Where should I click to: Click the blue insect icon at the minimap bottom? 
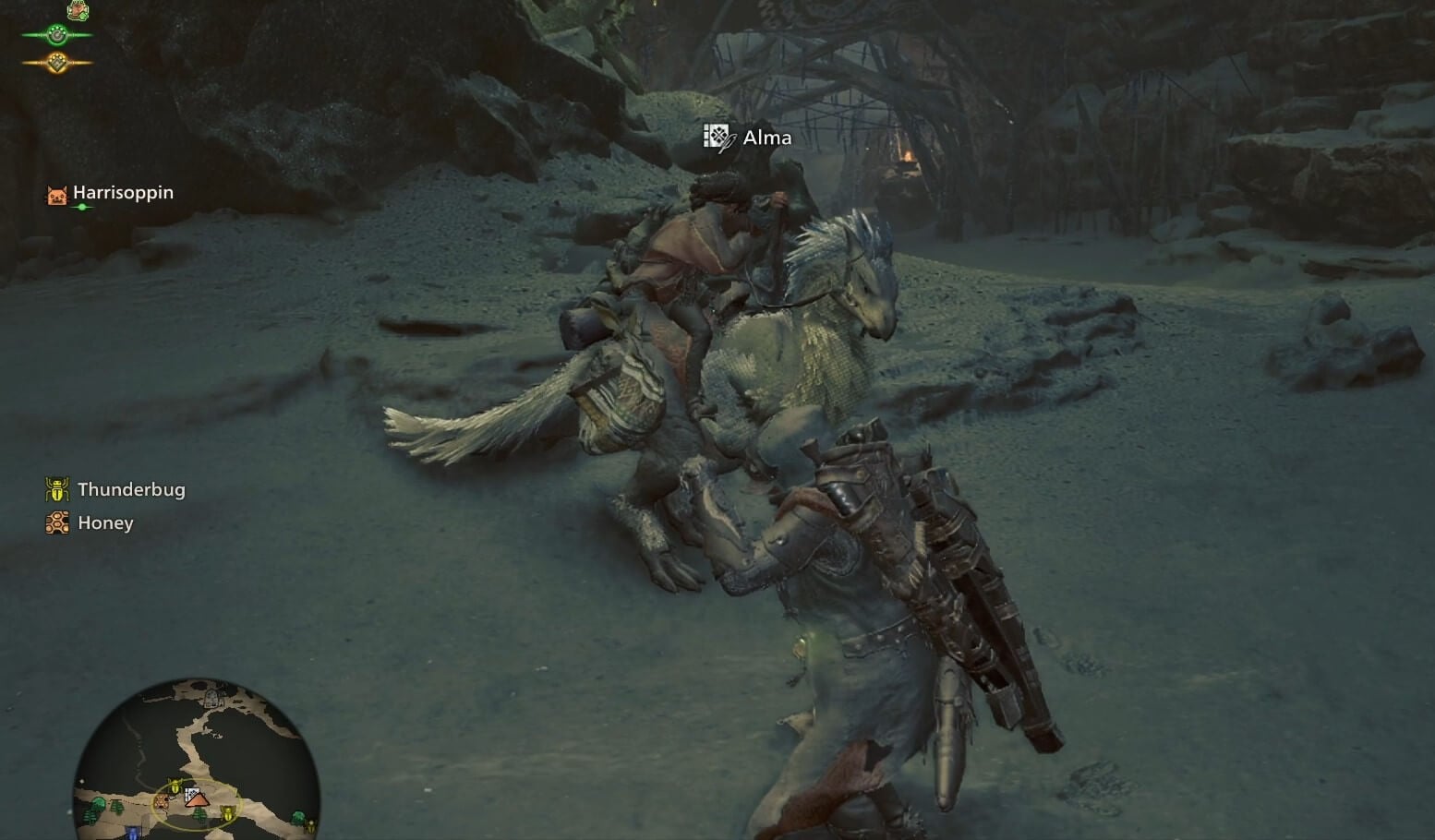(x=131, y=833)
